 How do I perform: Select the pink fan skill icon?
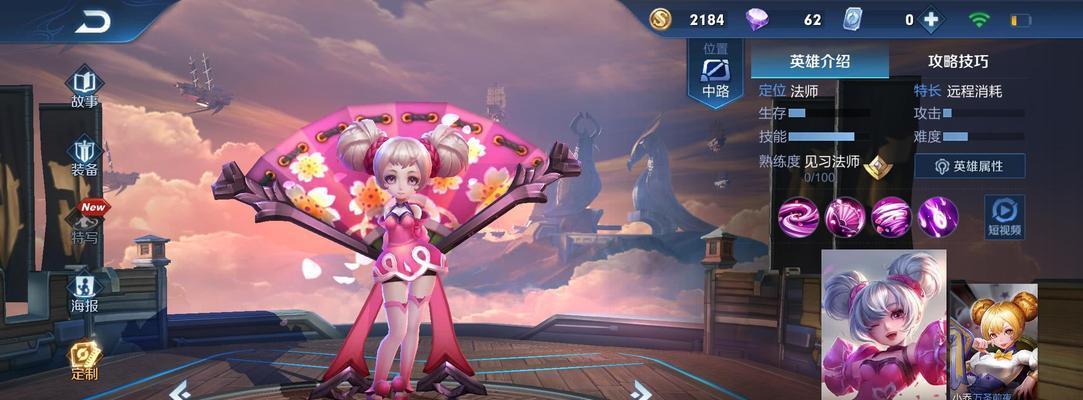tap(845, 216)
